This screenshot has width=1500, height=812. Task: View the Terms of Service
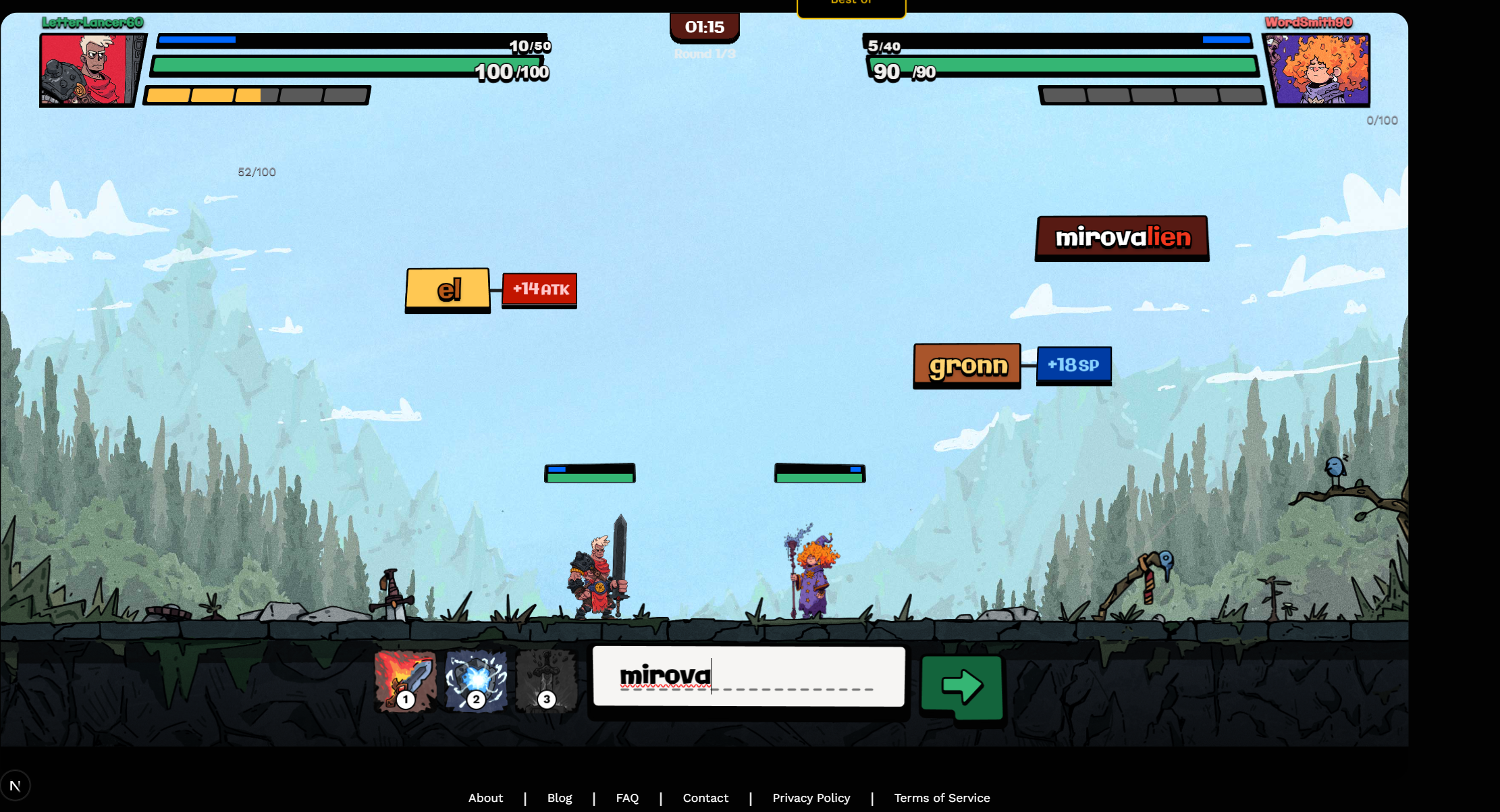coord(942,798)
